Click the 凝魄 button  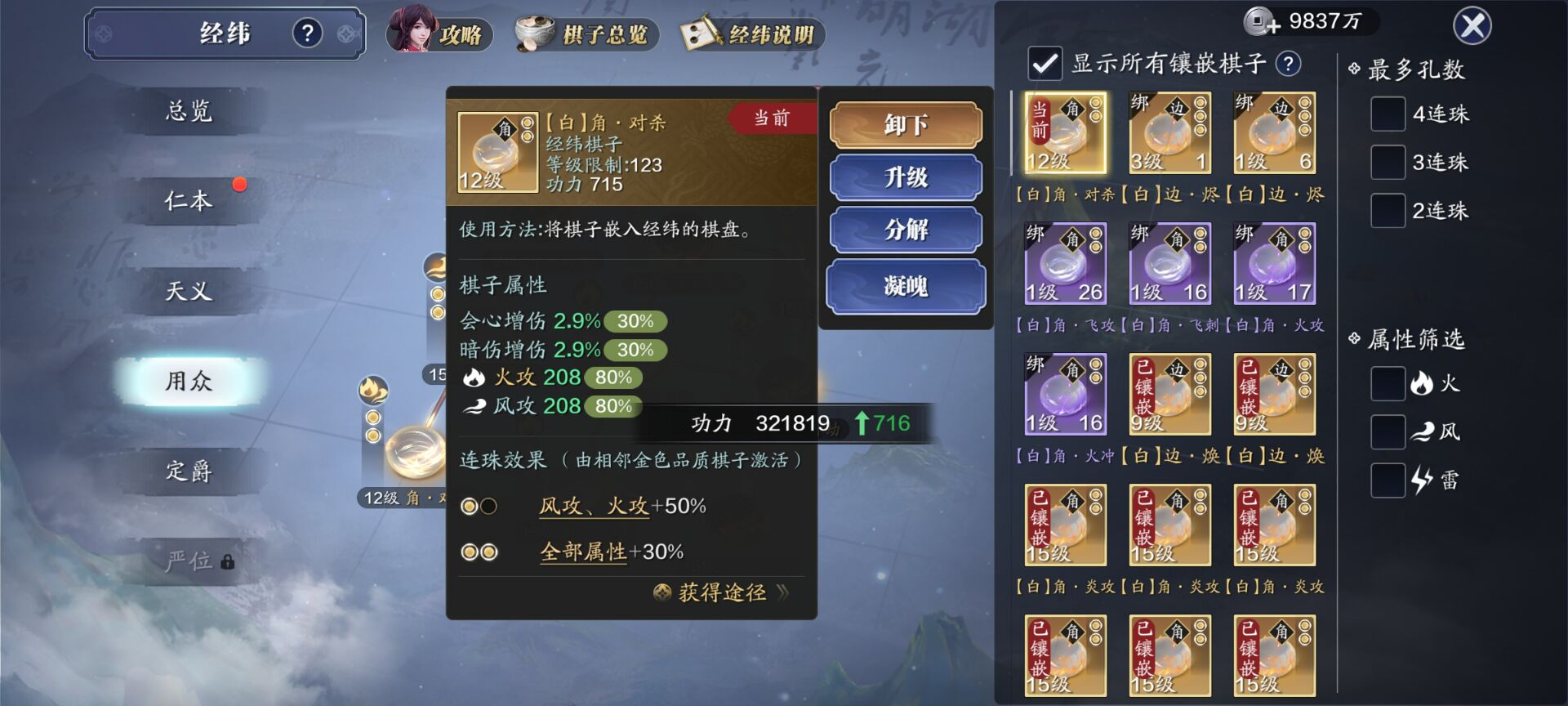tap(905, 286)
